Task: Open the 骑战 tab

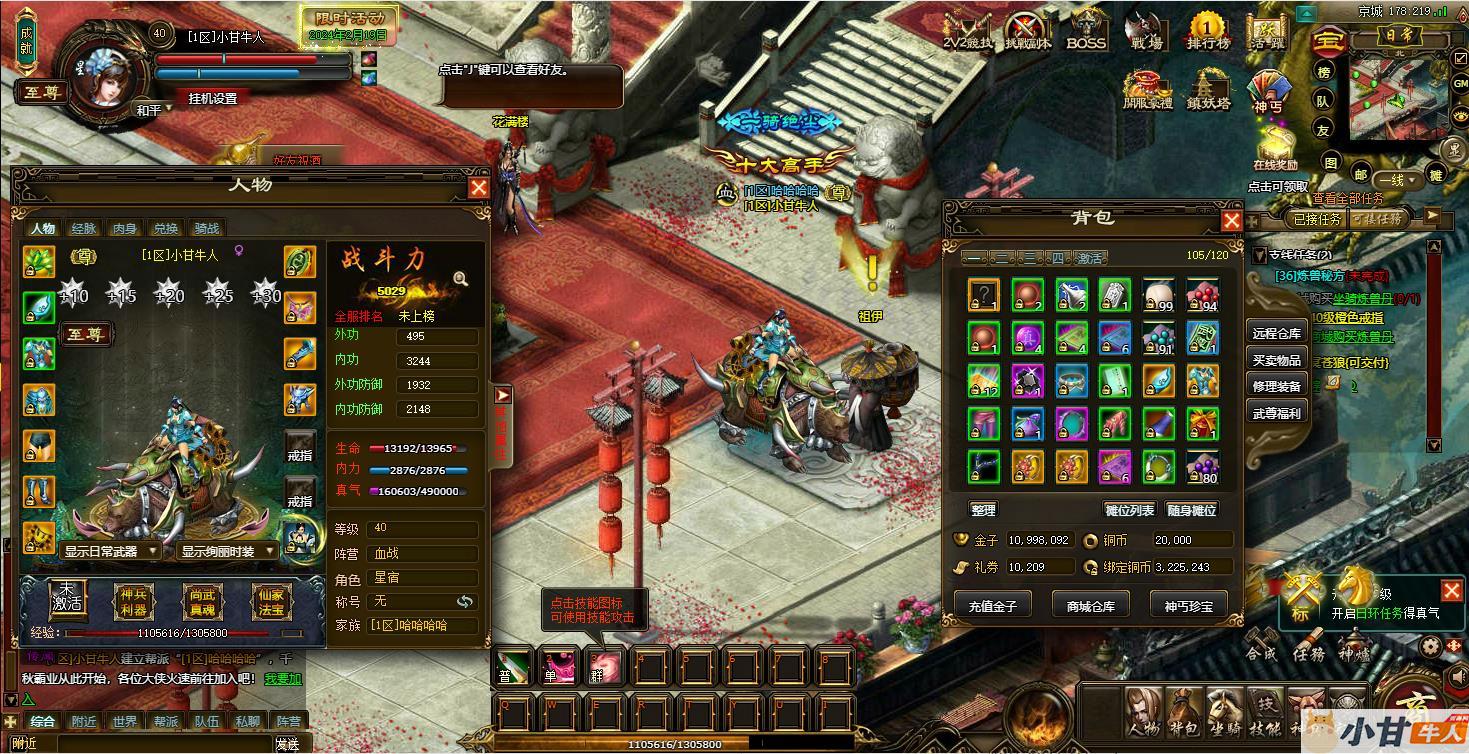Action: click(x=207, y=228)
